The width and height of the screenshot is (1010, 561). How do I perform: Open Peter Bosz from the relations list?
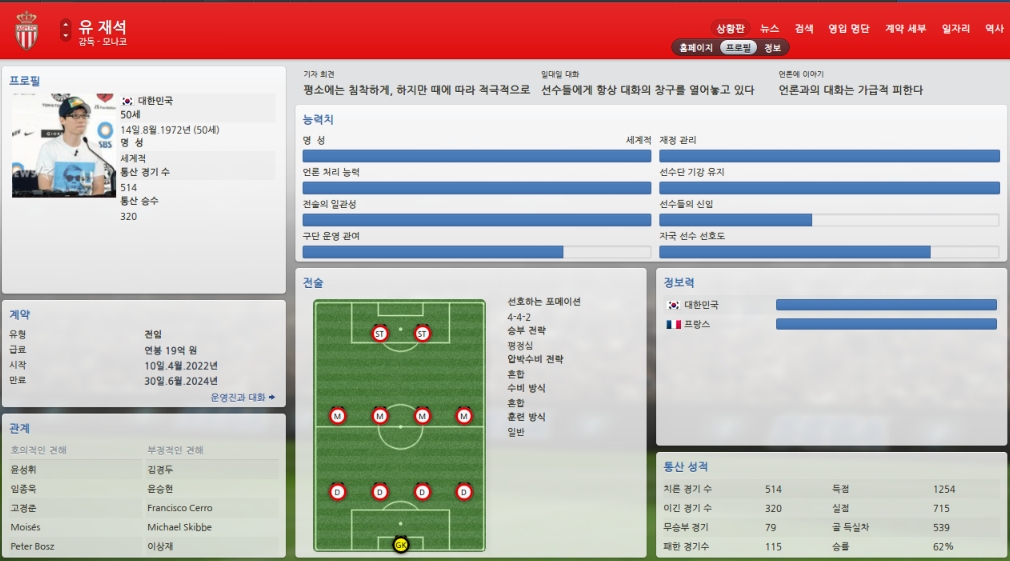(30, 547)
